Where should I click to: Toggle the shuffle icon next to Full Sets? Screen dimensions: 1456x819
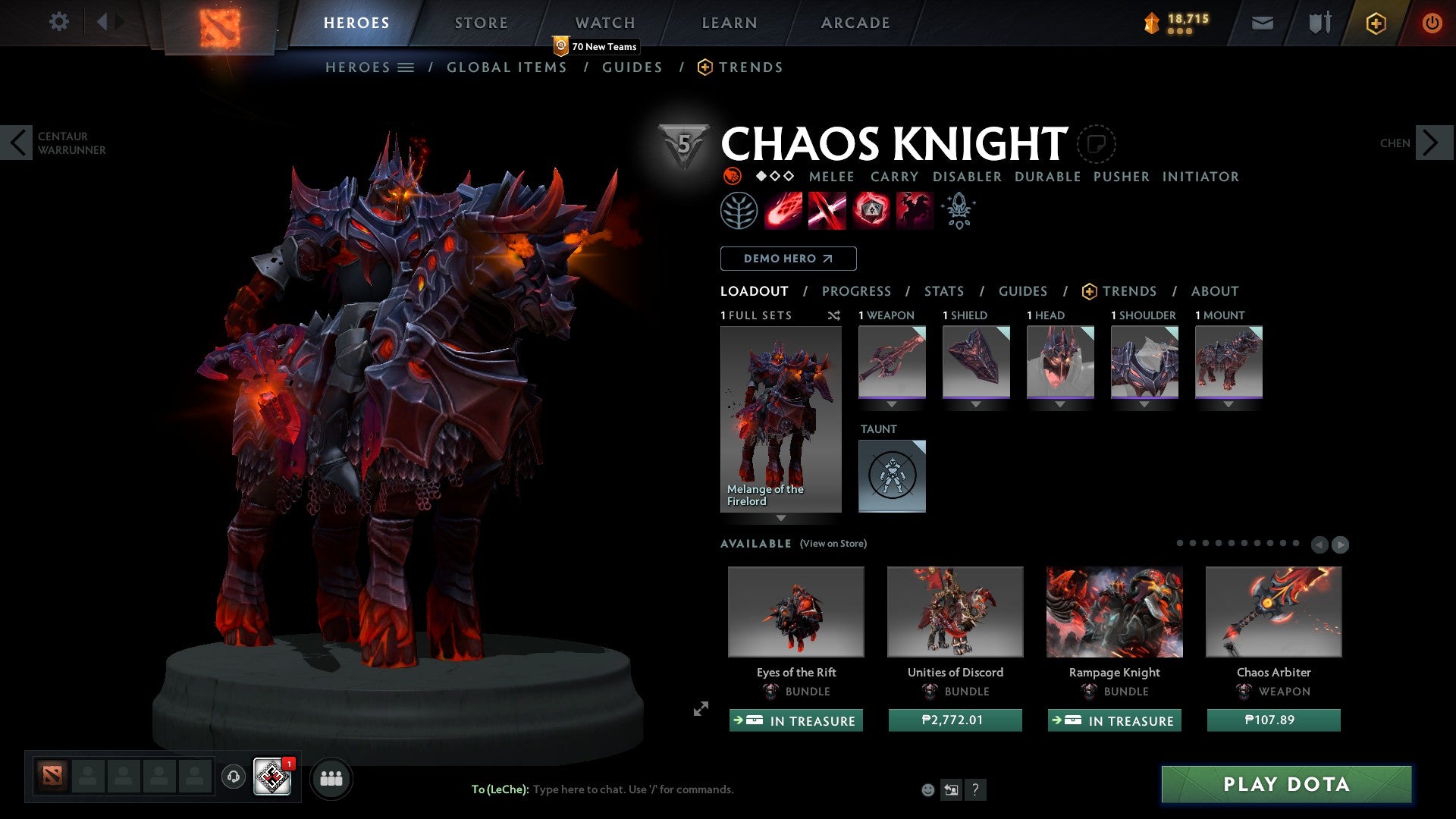(834, 316)
